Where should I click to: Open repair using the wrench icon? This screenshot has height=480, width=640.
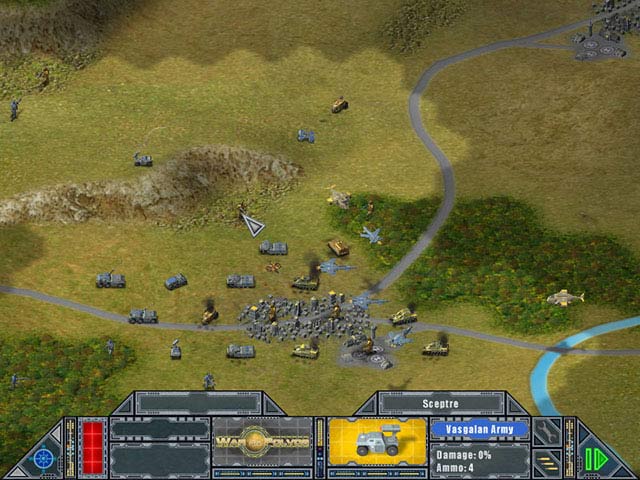pos(547,431)
